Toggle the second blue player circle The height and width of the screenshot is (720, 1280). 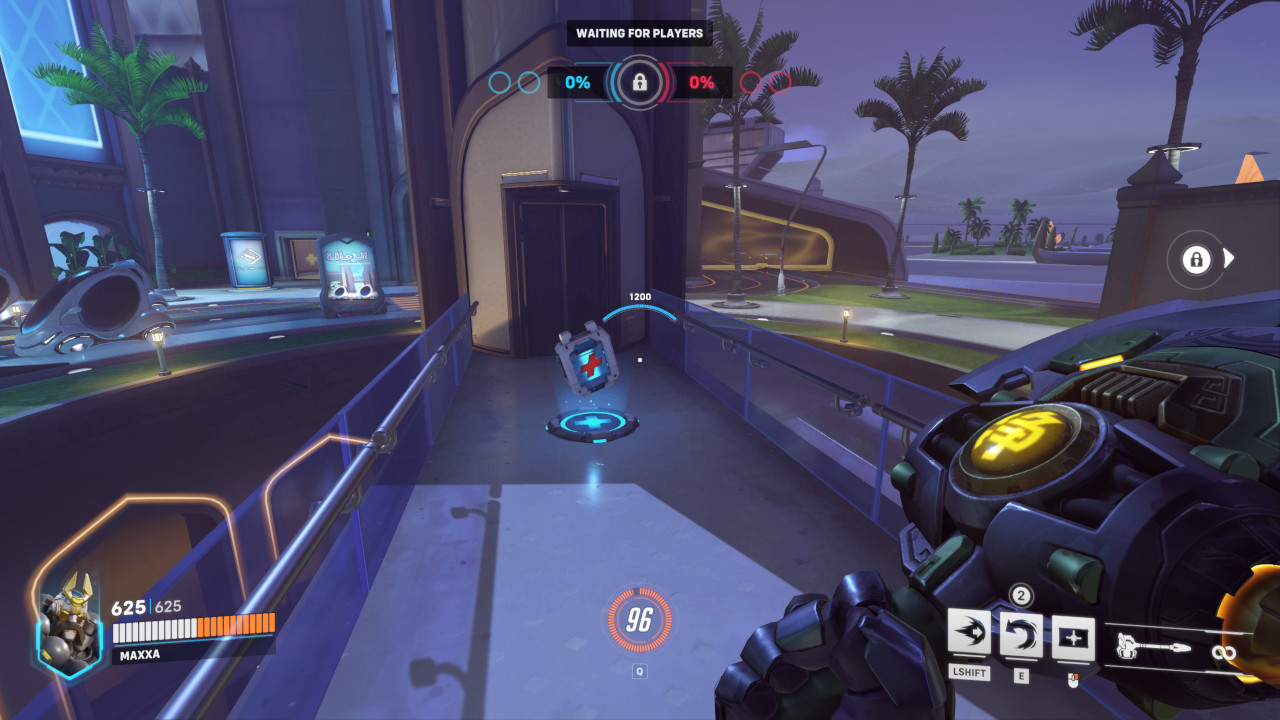click(527, 84)
